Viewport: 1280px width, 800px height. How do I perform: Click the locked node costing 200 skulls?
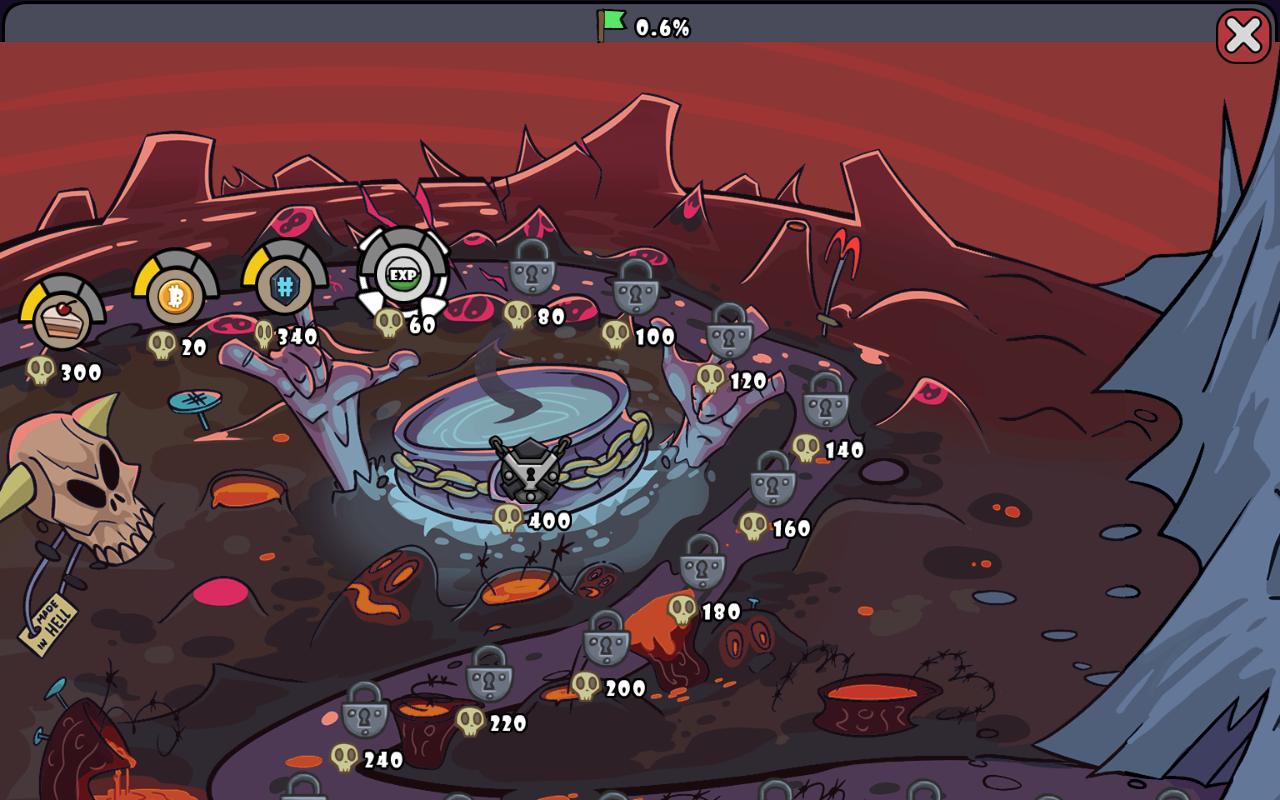pyautogui.click(x=606, y=640)
